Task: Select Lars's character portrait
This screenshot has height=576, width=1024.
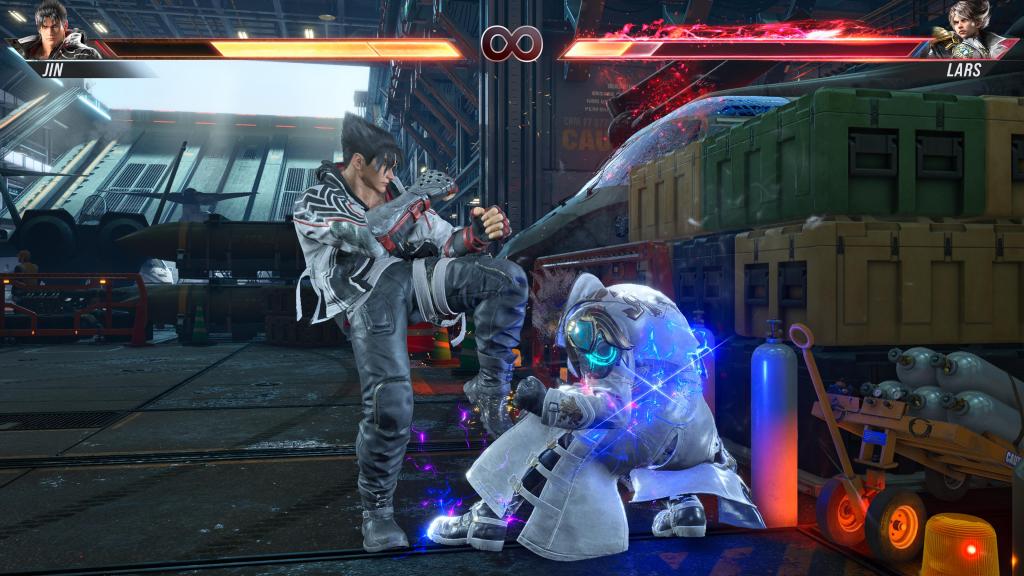Action: pos(965,31)
